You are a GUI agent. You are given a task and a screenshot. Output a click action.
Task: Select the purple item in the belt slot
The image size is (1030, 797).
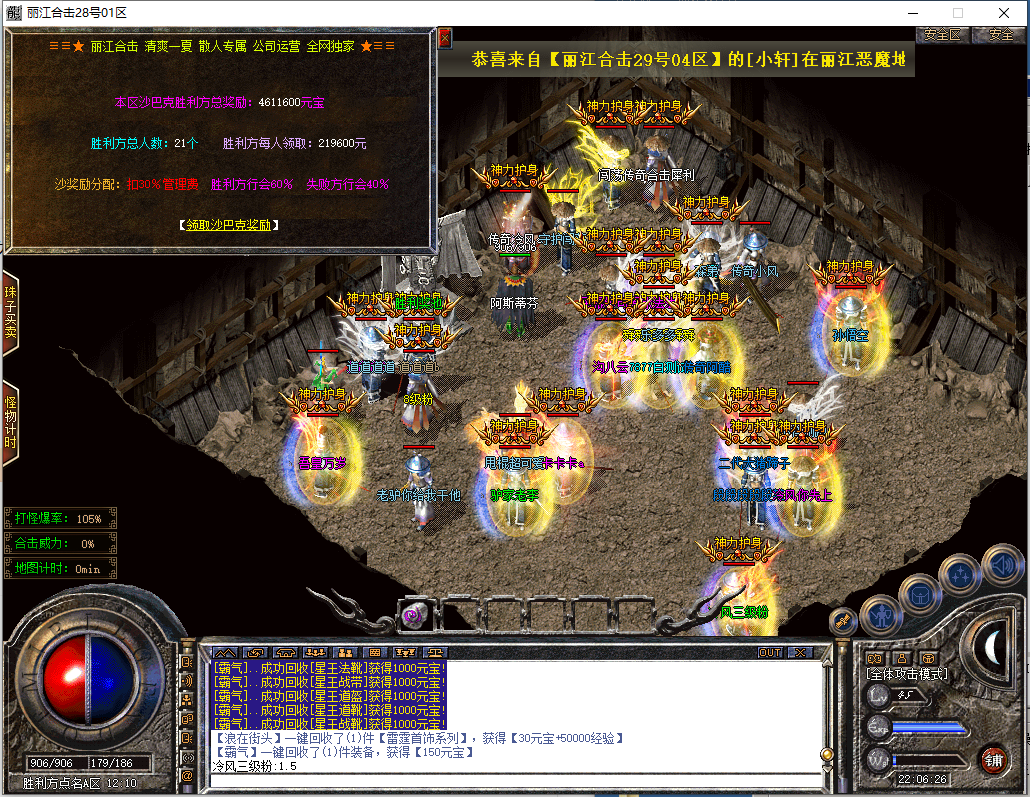(412, 616)
